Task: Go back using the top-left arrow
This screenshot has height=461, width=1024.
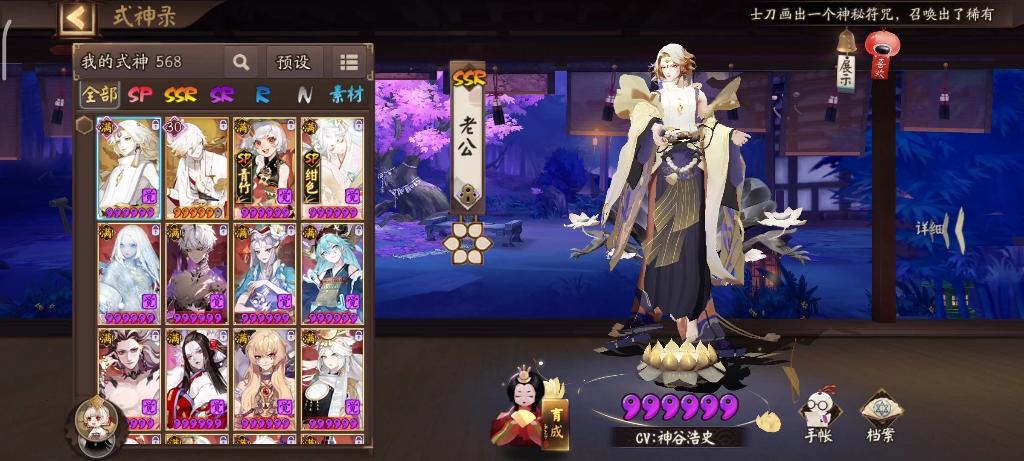Action: 77,17
